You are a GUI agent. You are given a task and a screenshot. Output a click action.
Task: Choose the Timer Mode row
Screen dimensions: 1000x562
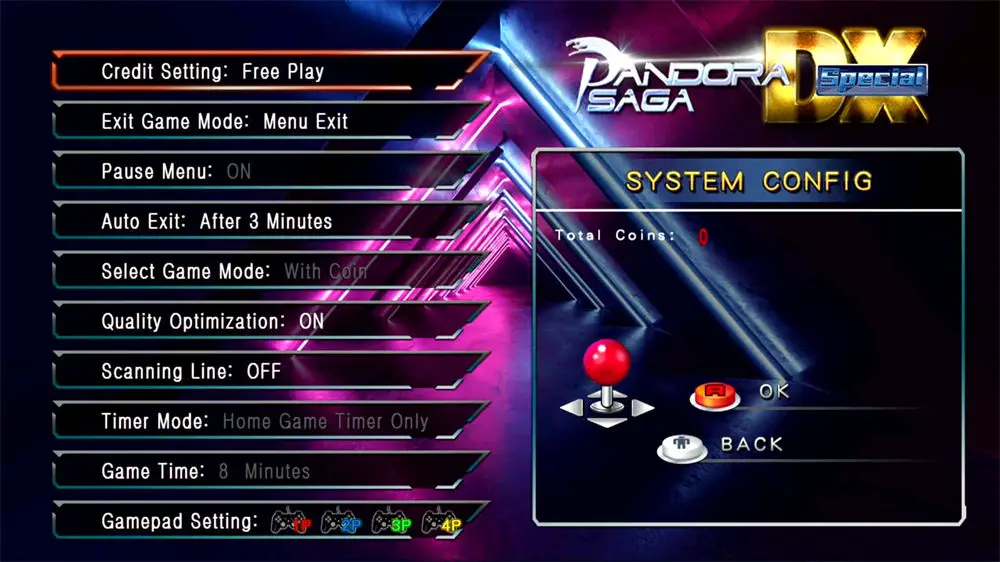[265, 422]
